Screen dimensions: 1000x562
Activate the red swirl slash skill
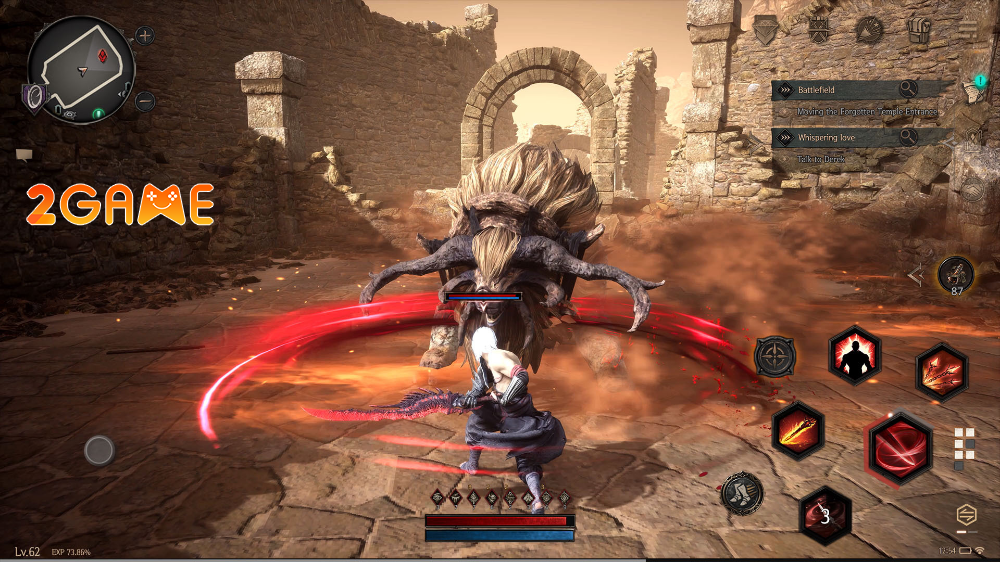(x=899, y=449)
